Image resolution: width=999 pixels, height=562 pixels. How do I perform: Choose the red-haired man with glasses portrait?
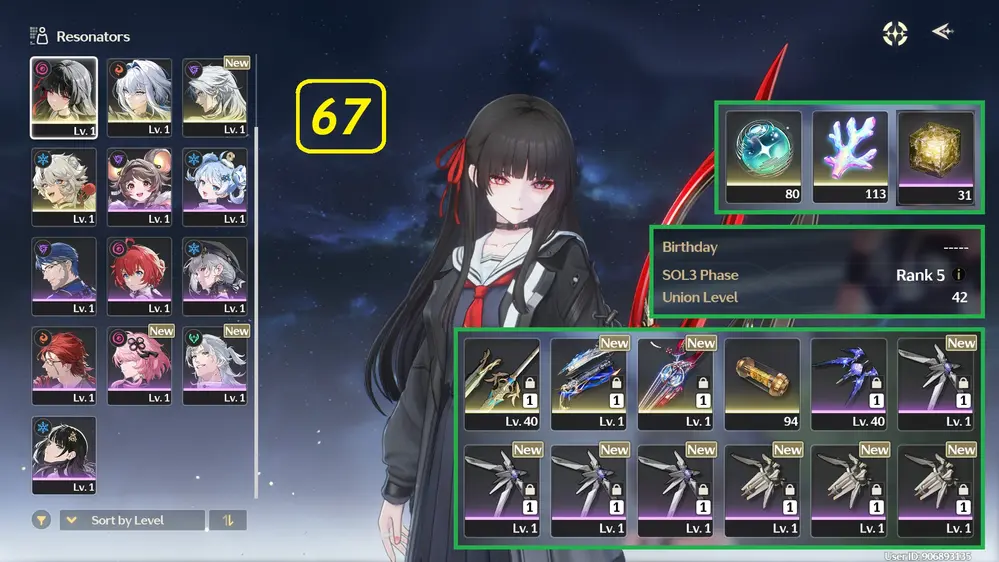pyautogui.click(x=64, y=366)
